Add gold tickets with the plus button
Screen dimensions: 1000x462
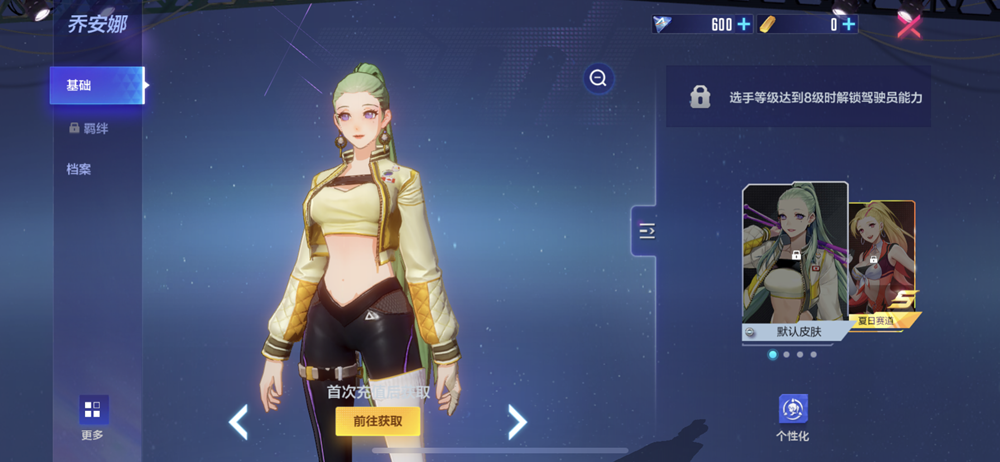(x=849, y=25)
